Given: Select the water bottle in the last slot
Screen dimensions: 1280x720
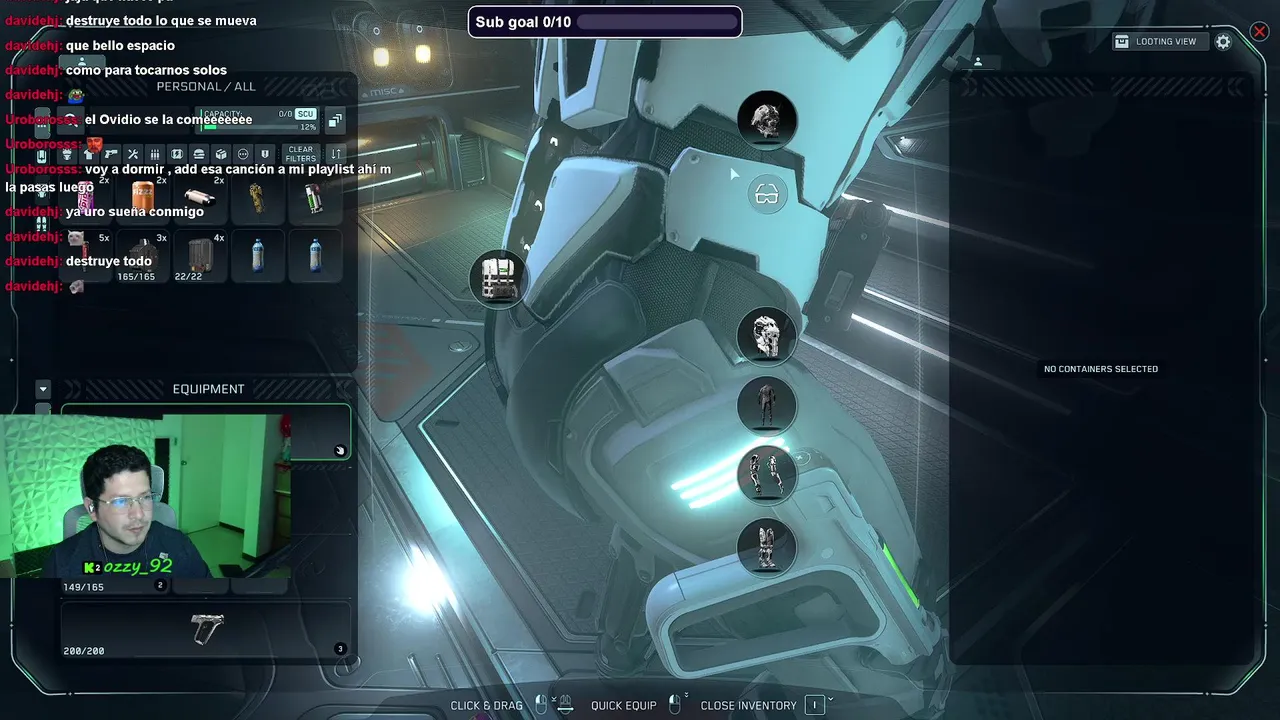Looking at the screenshot, I should pyautogui.click(x=315, y=256).
